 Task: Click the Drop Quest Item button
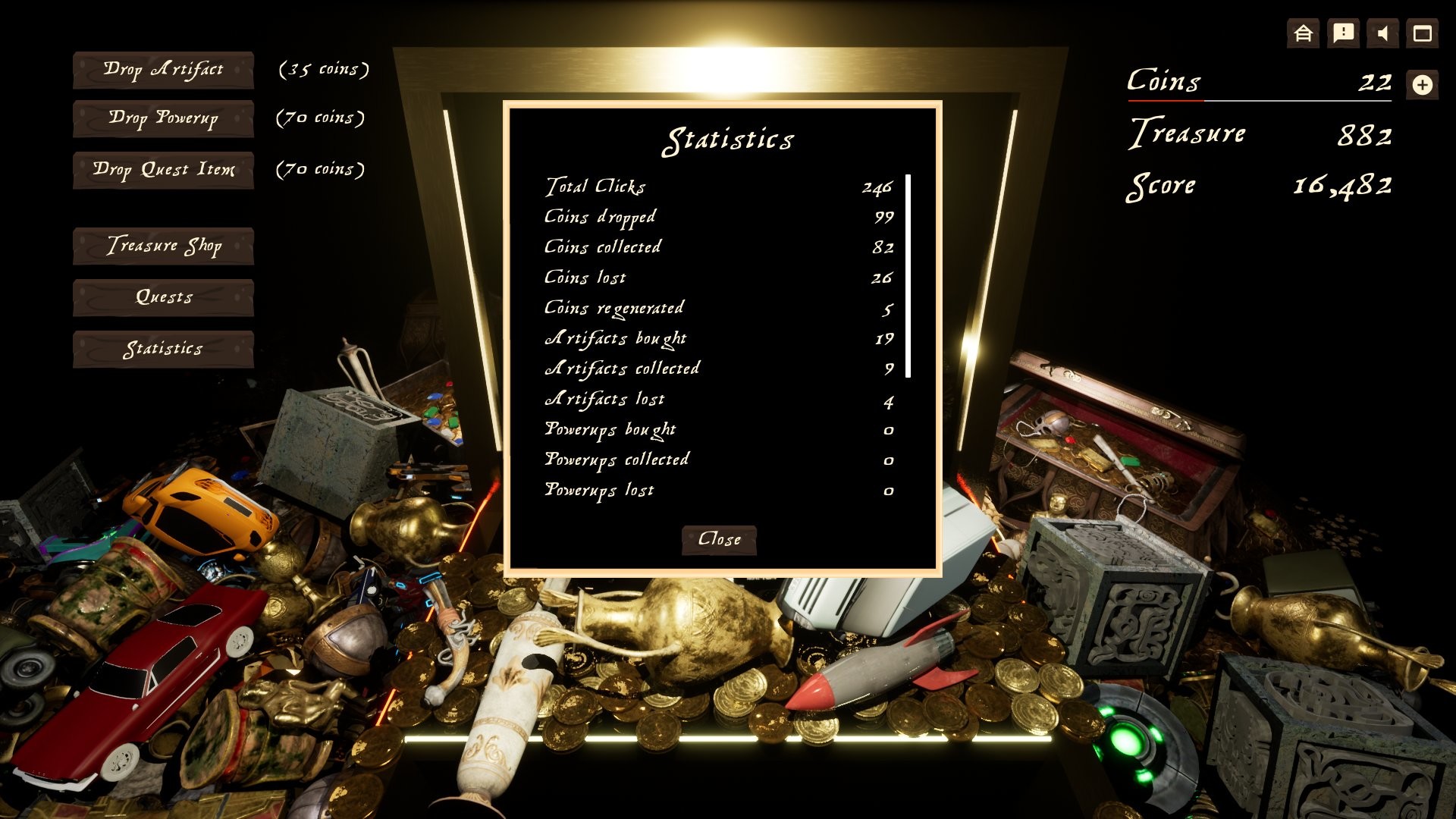(162, 170)
